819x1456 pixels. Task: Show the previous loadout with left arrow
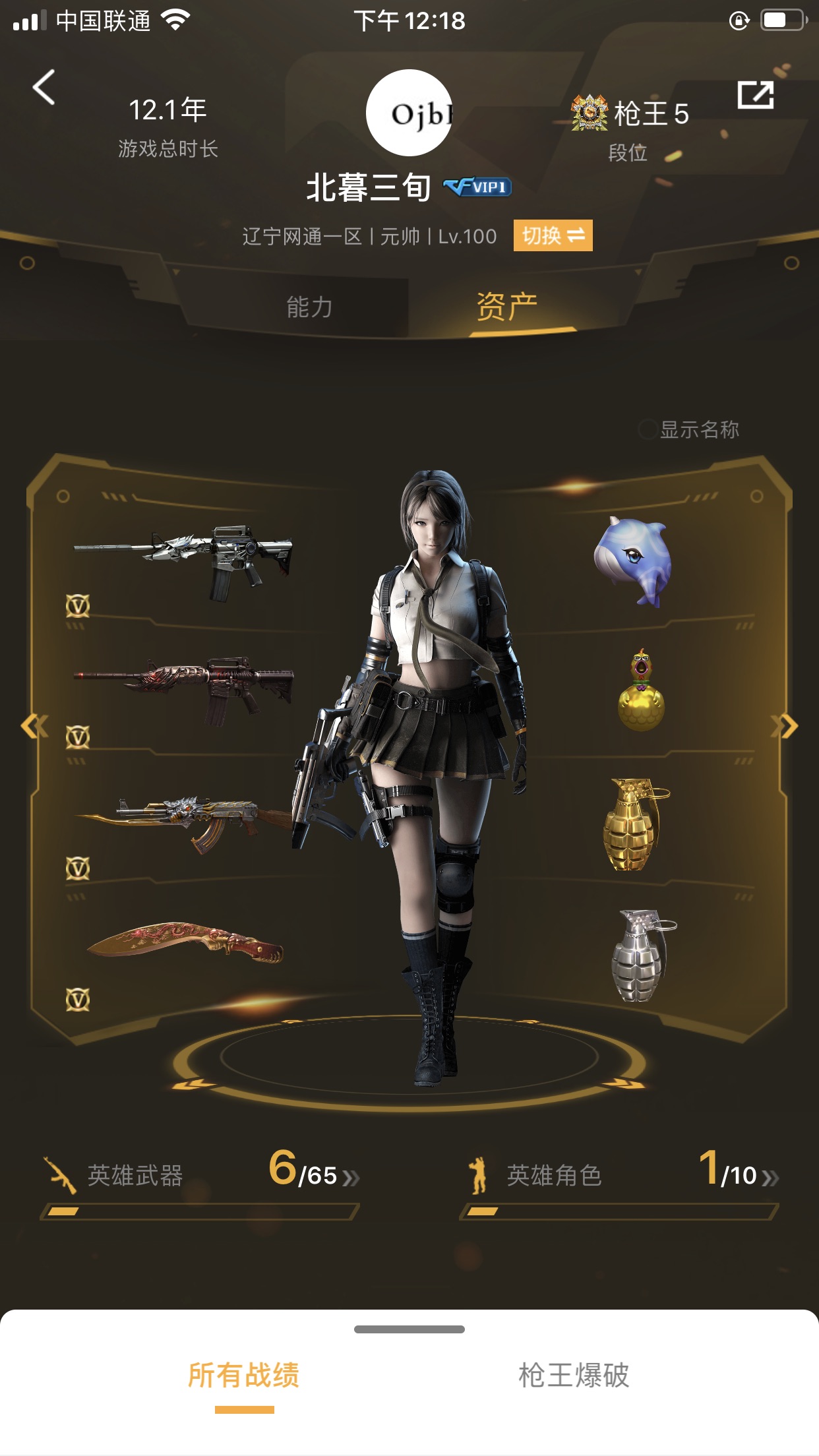pos(33,727)
